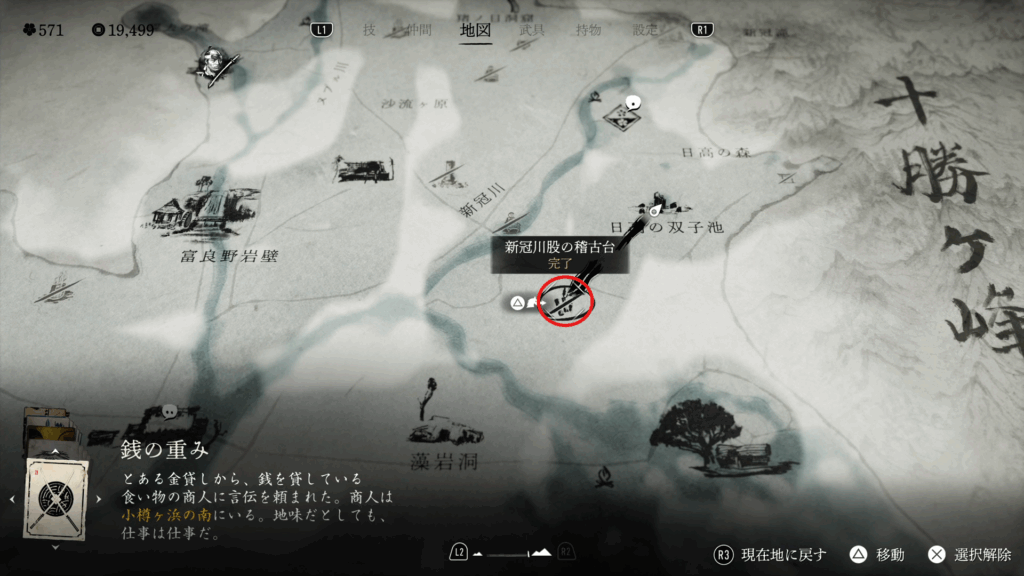Switch to the 武具 (Gear) tab
Image resolution: width=1024 pixels, height=576 pixels.
point(532,30)
